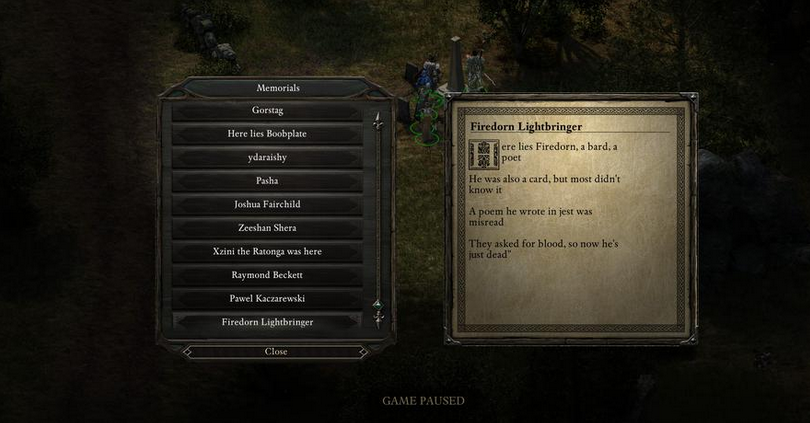Click the memorial list's scroll down arrow
The width and height of the screenshot is (810, 423).
pyautogui.click(x=377, y=318)
